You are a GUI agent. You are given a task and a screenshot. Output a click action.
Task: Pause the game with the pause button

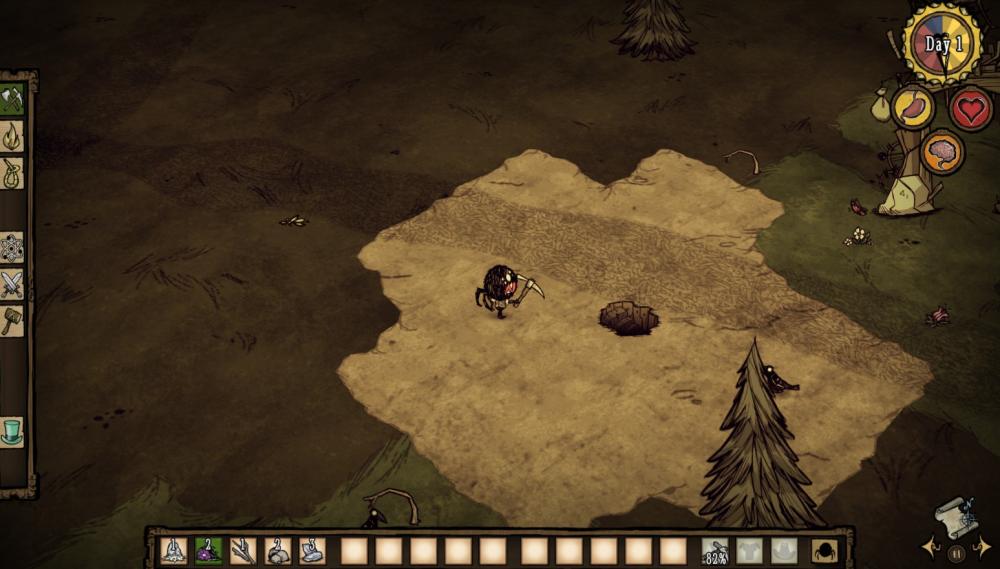click(957, 553)
